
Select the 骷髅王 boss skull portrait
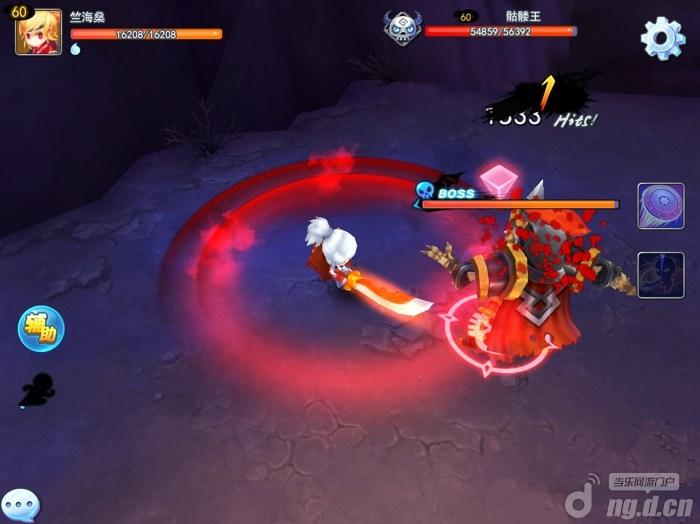point(403,27)
